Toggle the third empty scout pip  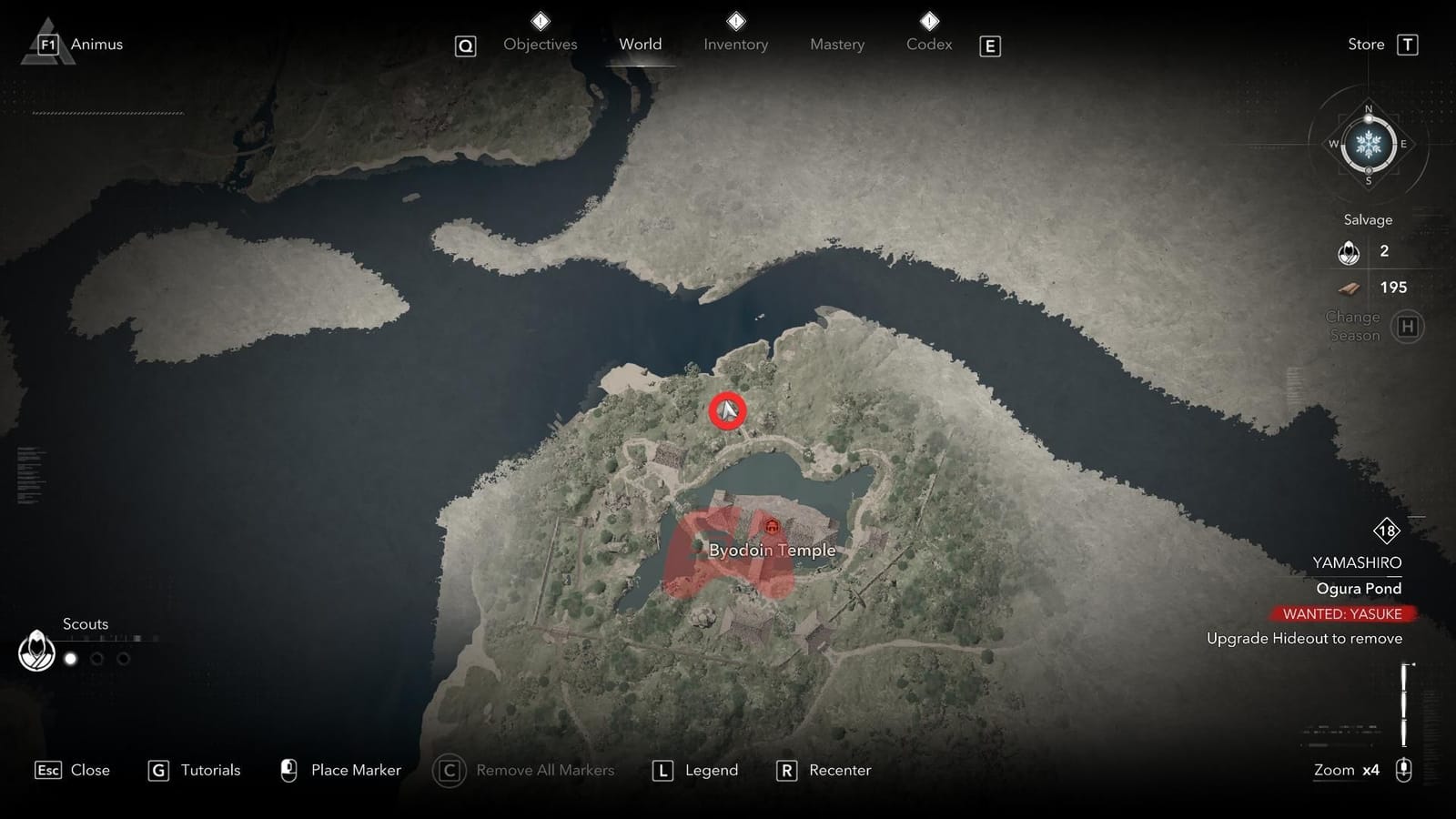coord(123,658)
